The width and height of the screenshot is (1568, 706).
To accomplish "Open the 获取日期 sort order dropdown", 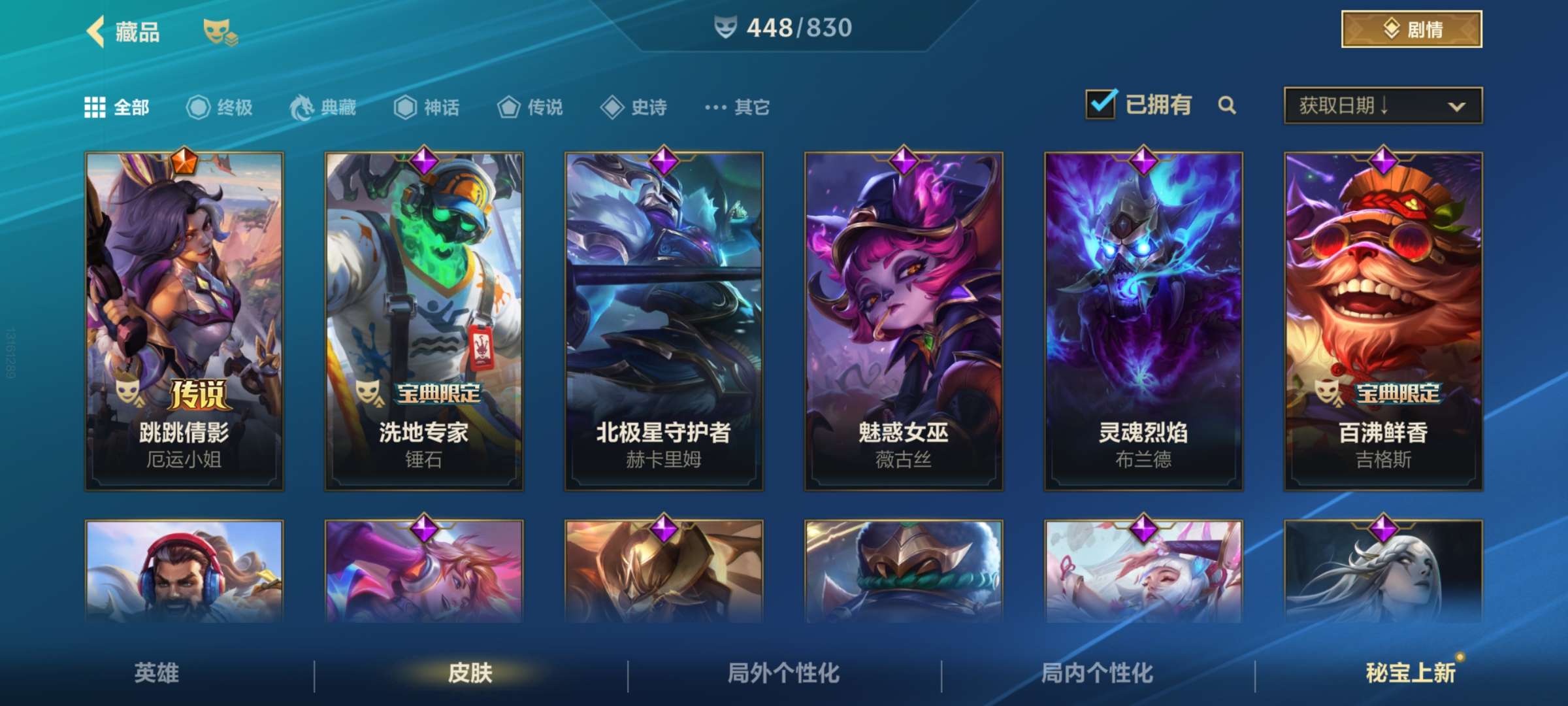I will pyautogui.click(x=1380, y=107).
